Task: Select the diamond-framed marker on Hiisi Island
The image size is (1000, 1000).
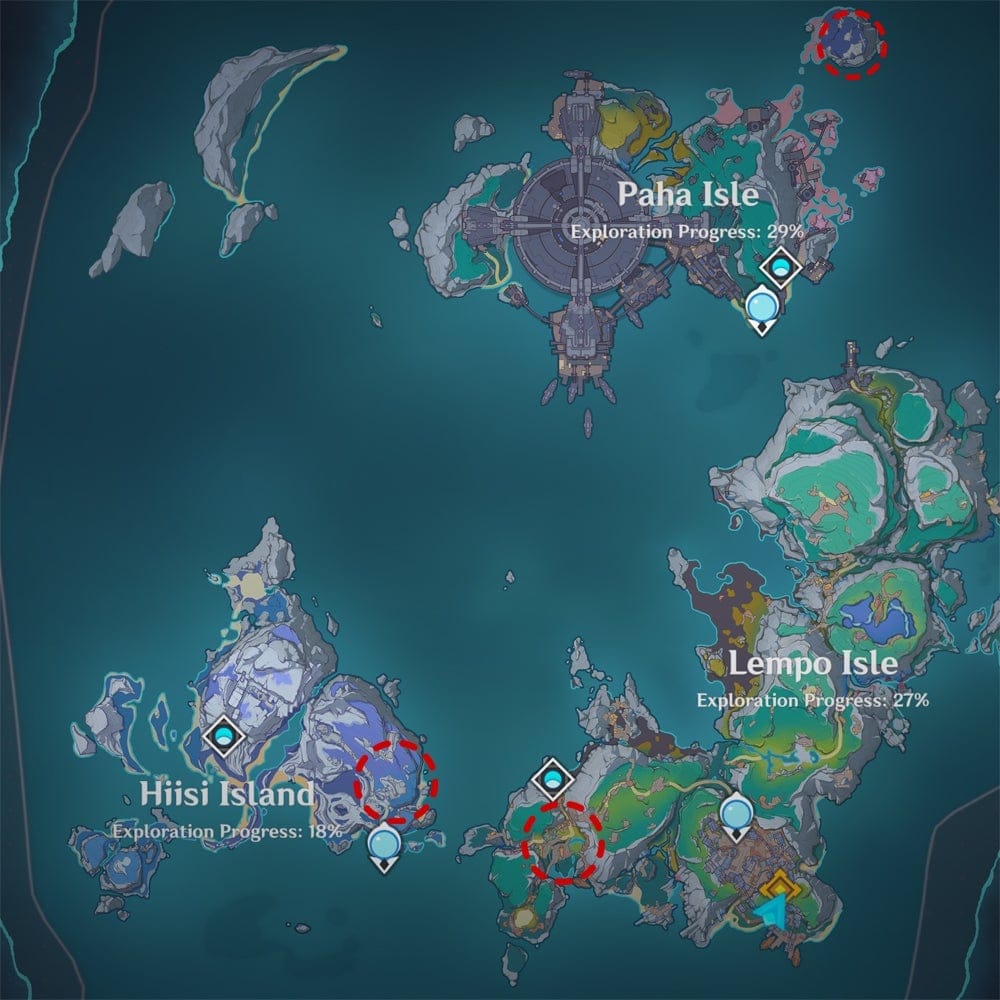Action: [x=223, y=737]
